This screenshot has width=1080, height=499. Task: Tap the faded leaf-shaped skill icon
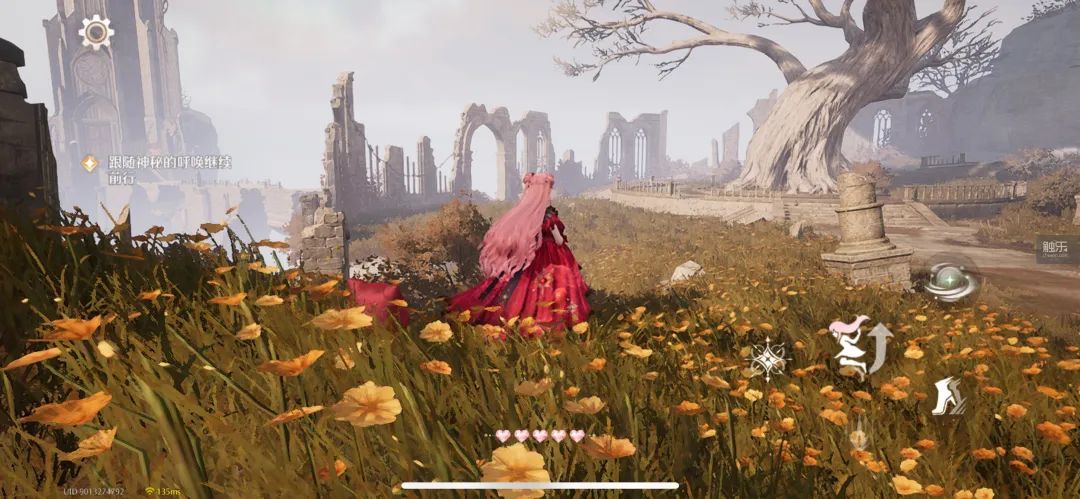point(858,437)
